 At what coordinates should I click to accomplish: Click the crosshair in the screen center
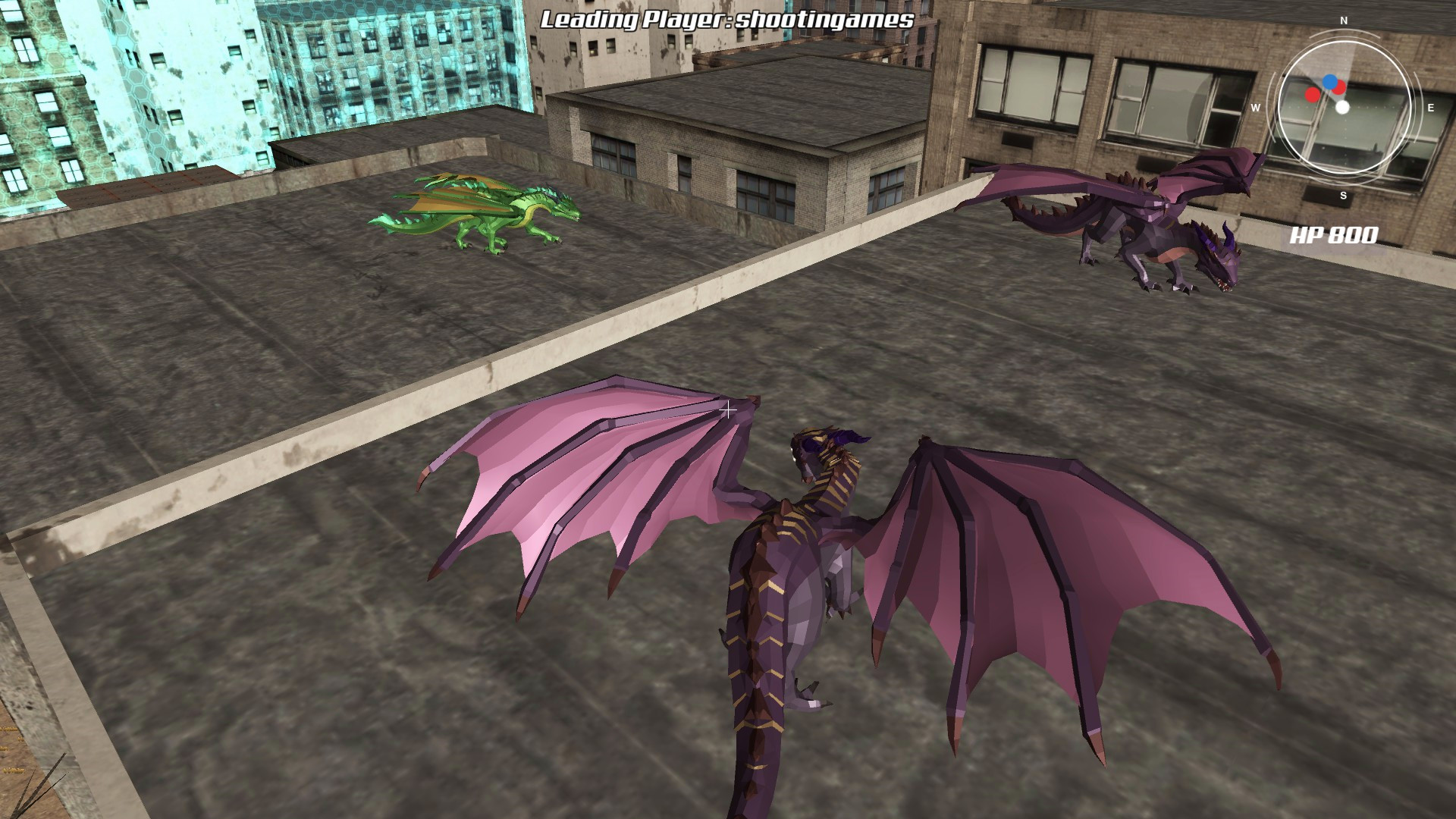pos(730,409)
